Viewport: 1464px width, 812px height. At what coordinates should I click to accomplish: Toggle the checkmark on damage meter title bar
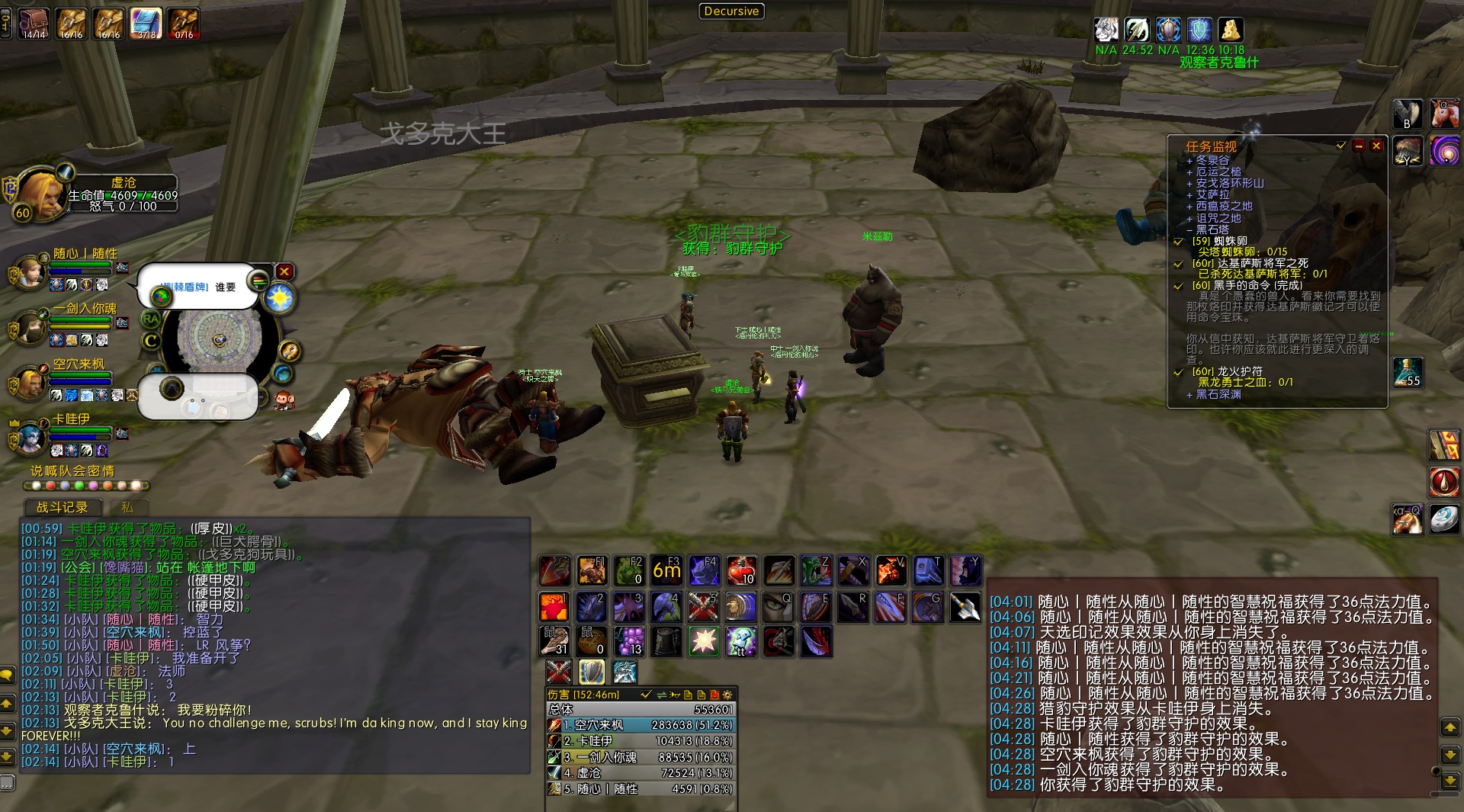tap(647, 695)
